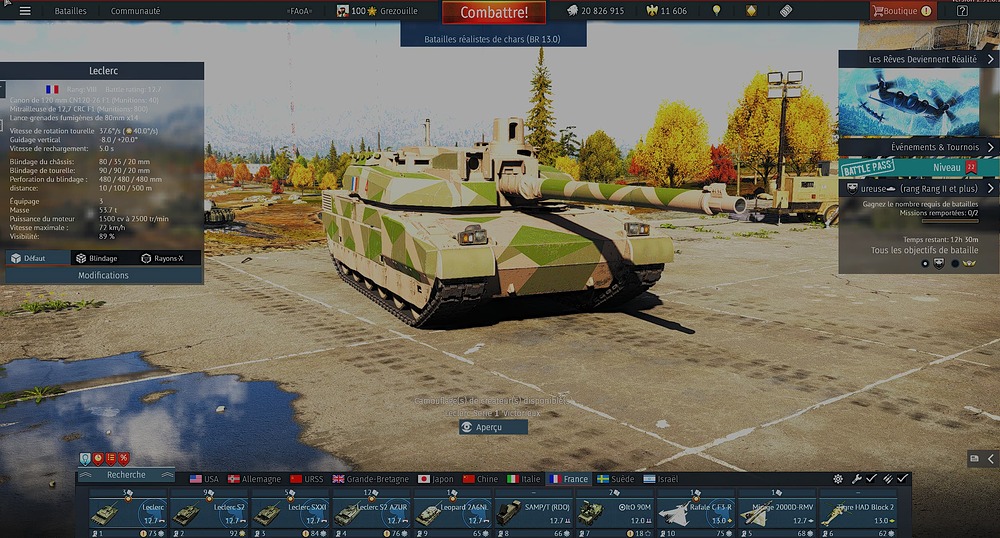Image resolution: width=1000 pixels, height=538 pixels.
Task: Select game mode Batailles réalistes de chars
Action: tap(492, 37)
